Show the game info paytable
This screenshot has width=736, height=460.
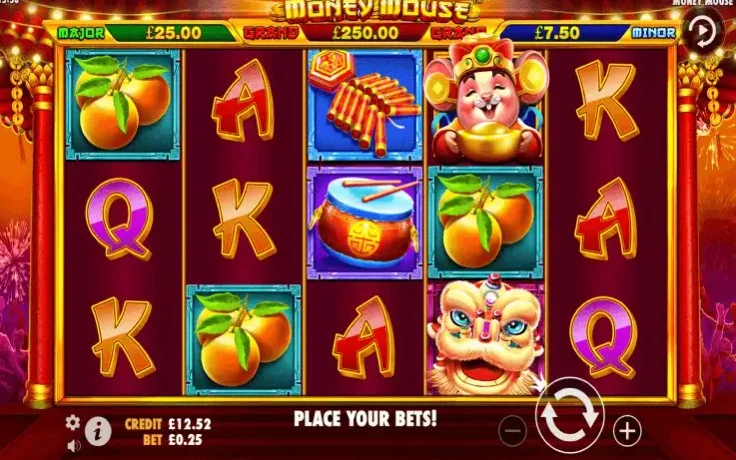pos(98,431)
